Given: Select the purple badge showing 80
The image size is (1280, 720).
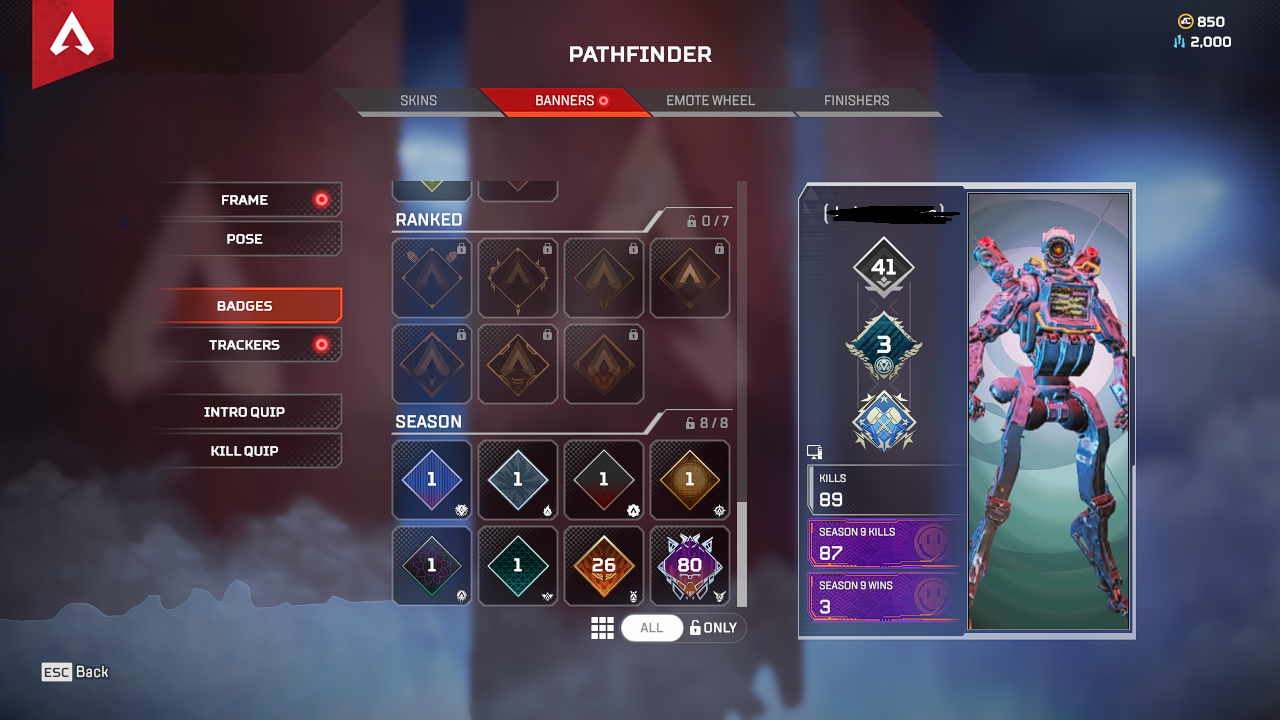Looking at the screenshot, I should click(690, 565).
